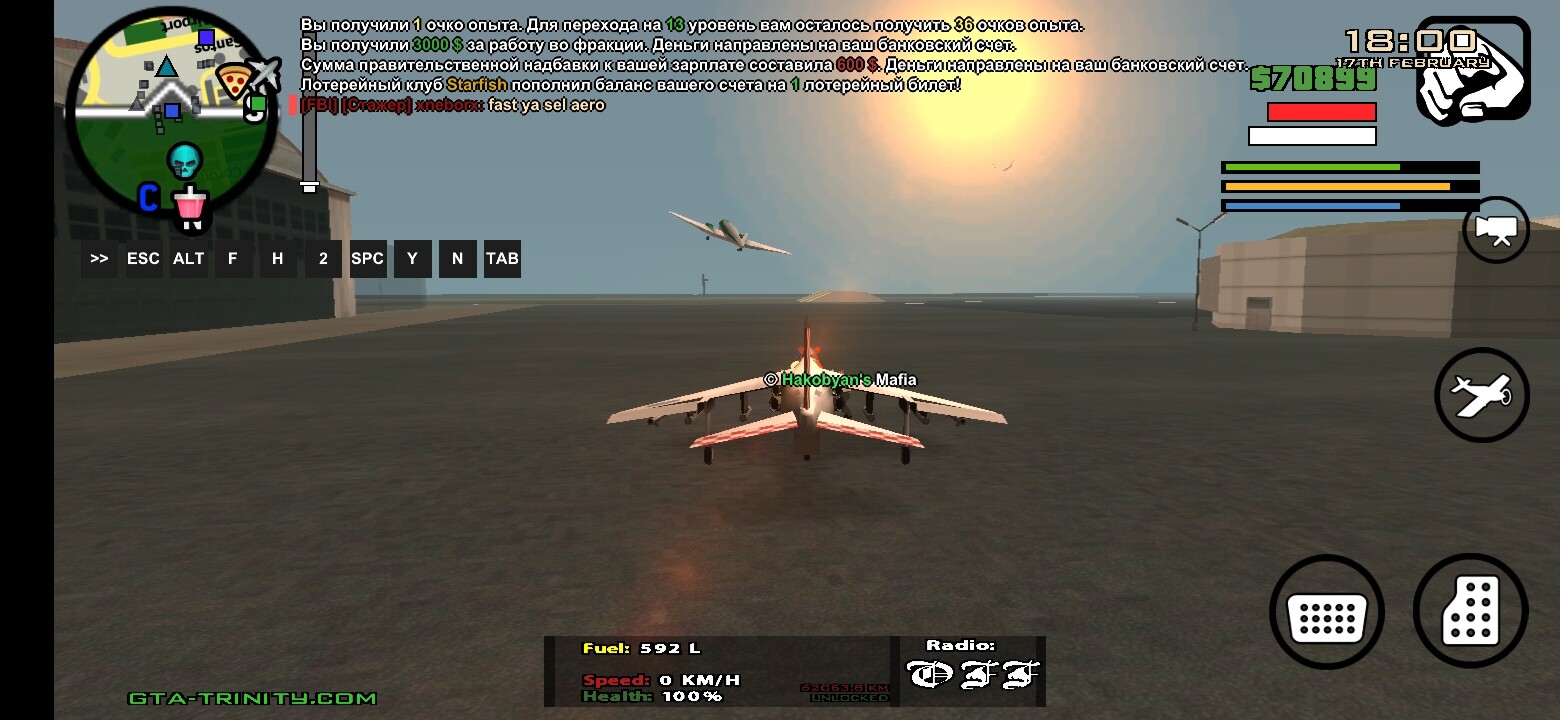This screenshot has width=1560, height=720.
Task: Tap the airplane icon button
Action: click(1481, 395)
